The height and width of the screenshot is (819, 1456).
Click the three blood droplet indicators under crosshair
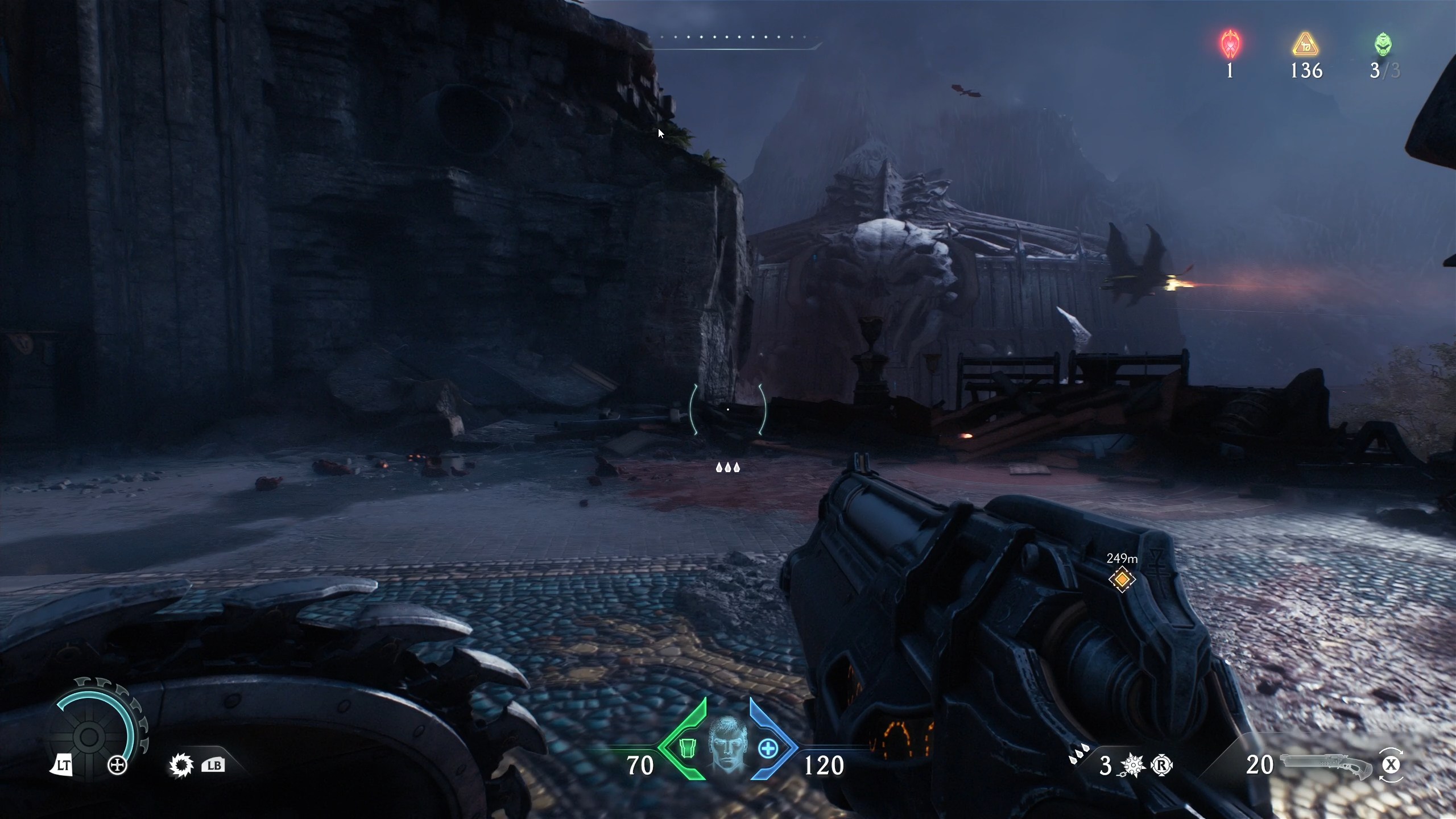click(x=728, y=468)
